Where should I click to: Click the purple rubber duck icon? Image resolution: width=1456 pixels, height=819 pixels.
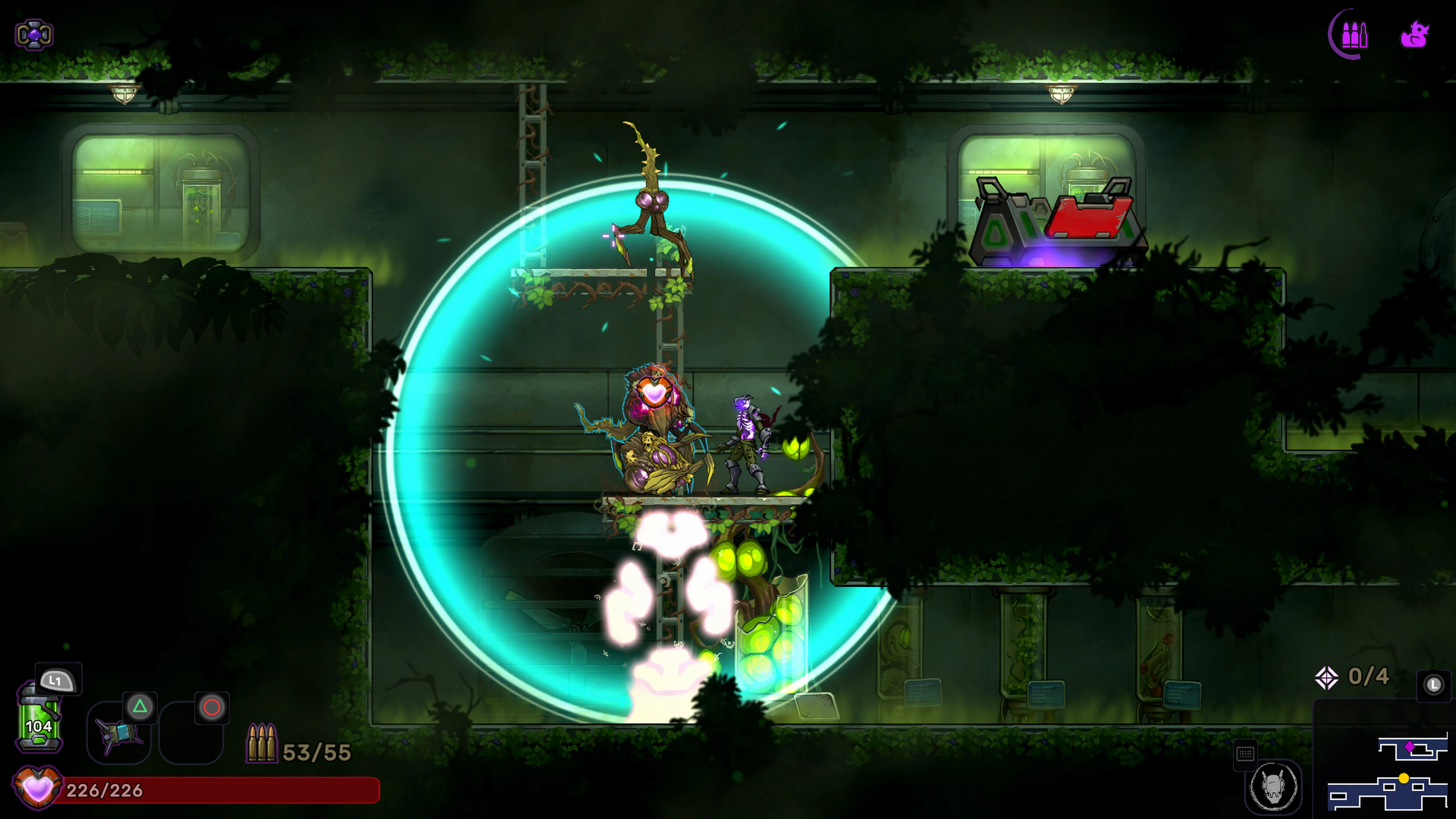(1415, 35)
